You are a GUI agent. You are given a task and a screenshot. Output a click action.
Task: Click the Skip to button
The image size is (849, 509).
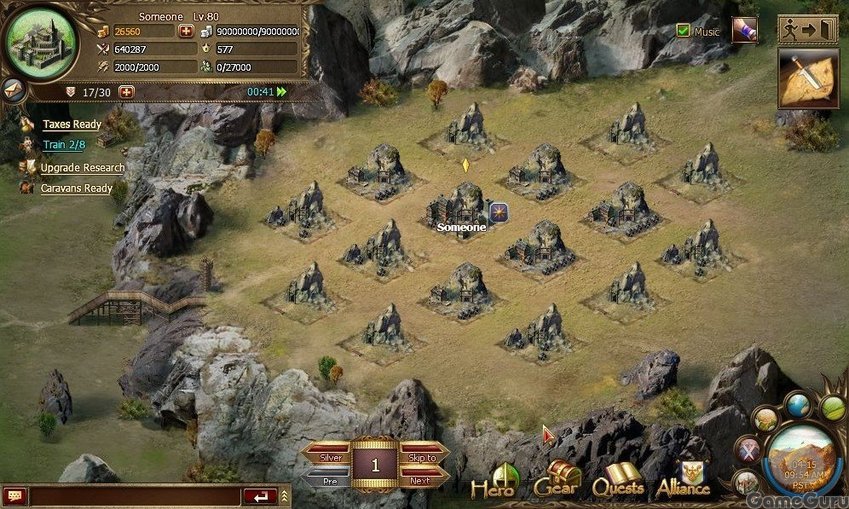422,457
